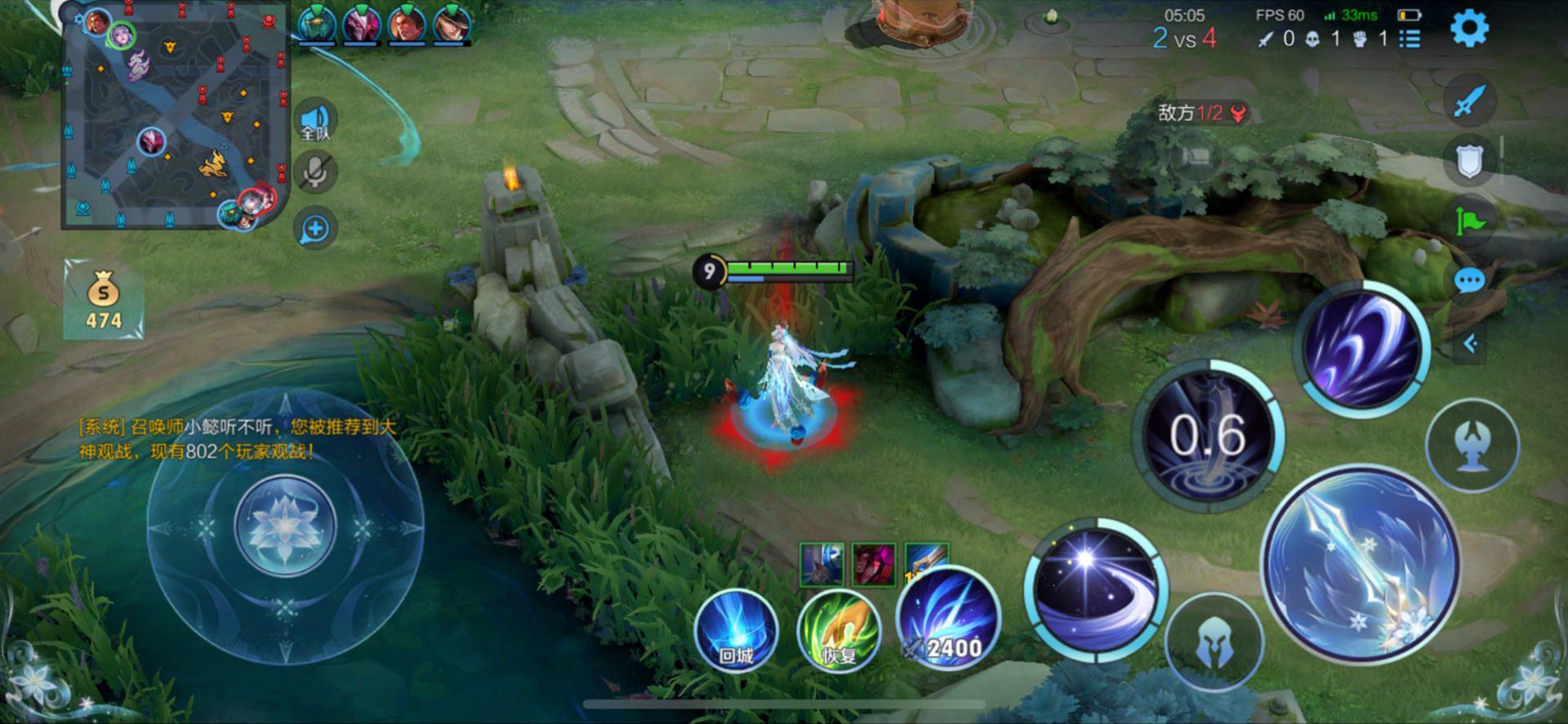This screenshot has width=1568, height=724.
Task: Open the quick chat plus bubble
Action: tap(315, 229)
